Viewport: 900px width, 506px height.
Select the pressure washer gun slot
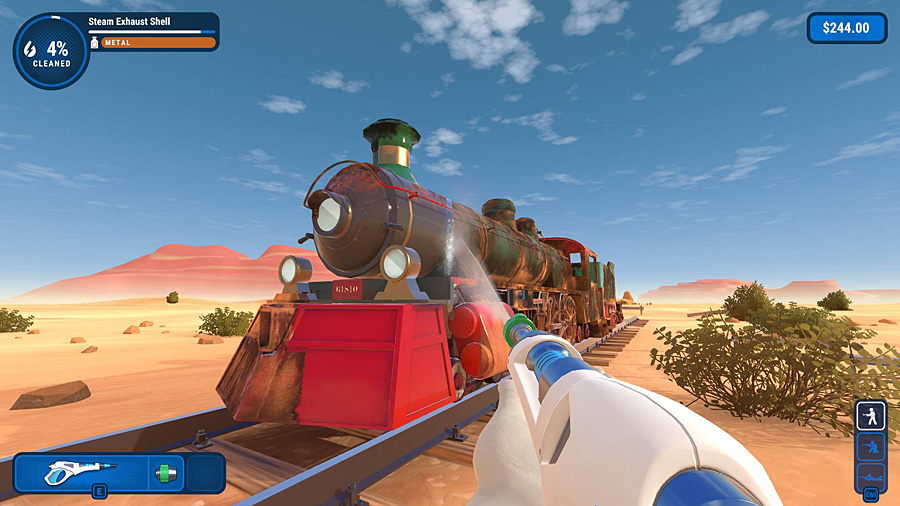[x=81, y=472]
